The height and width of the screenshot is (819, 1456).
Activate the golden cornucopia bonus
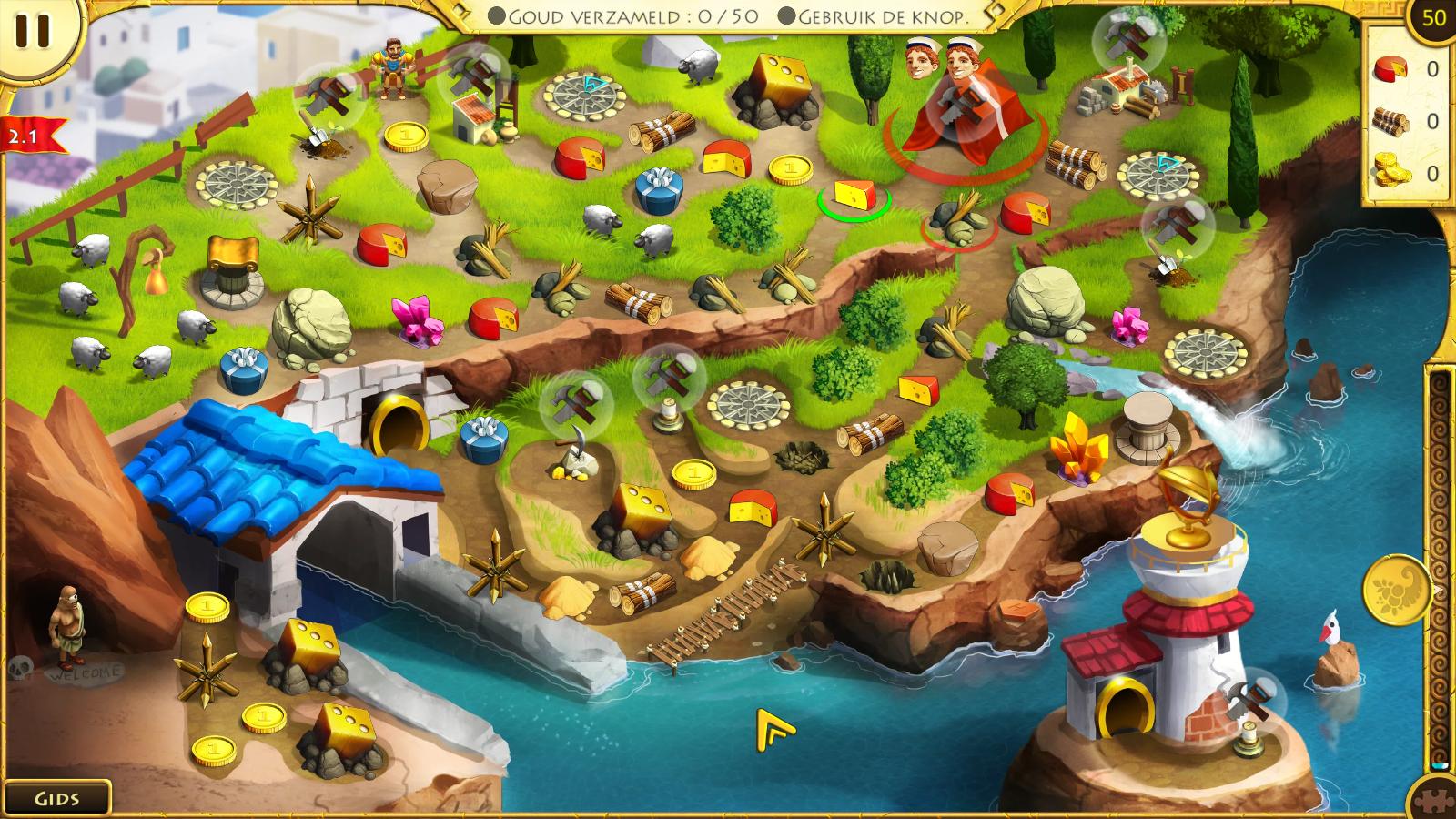click(x=1397, y=590)
